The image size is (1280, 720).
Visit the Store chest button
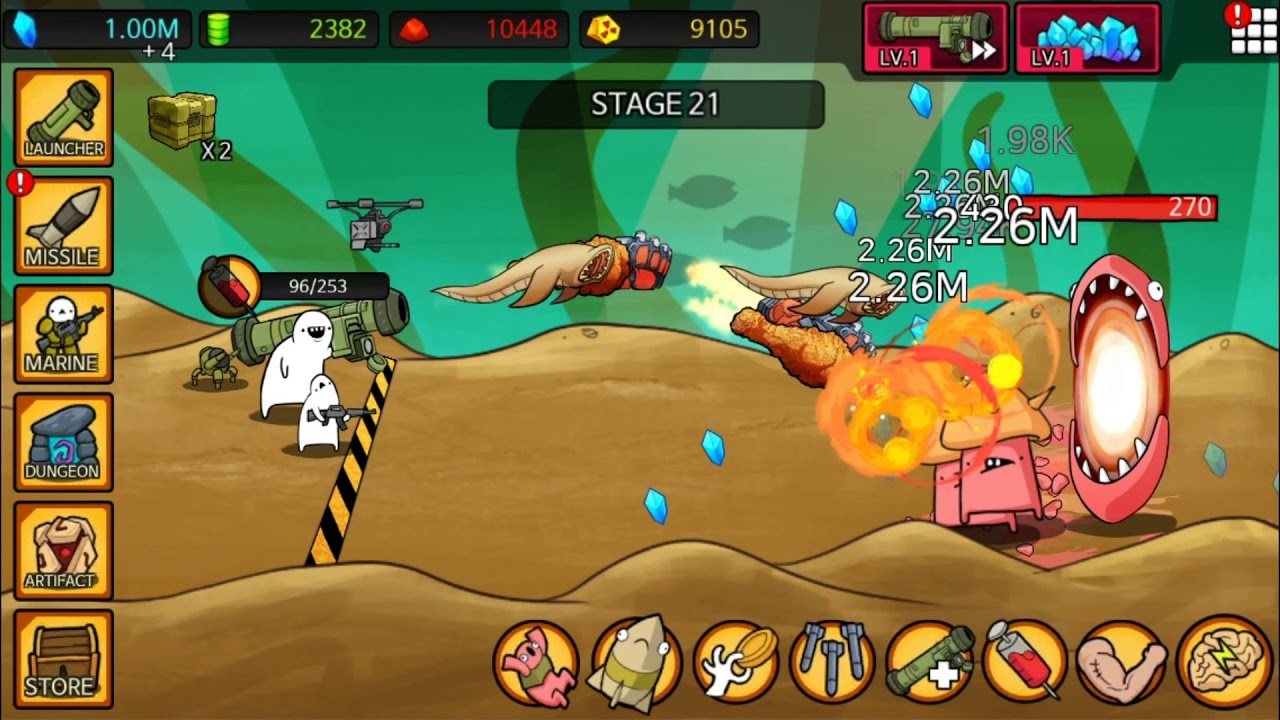(63, 658)
